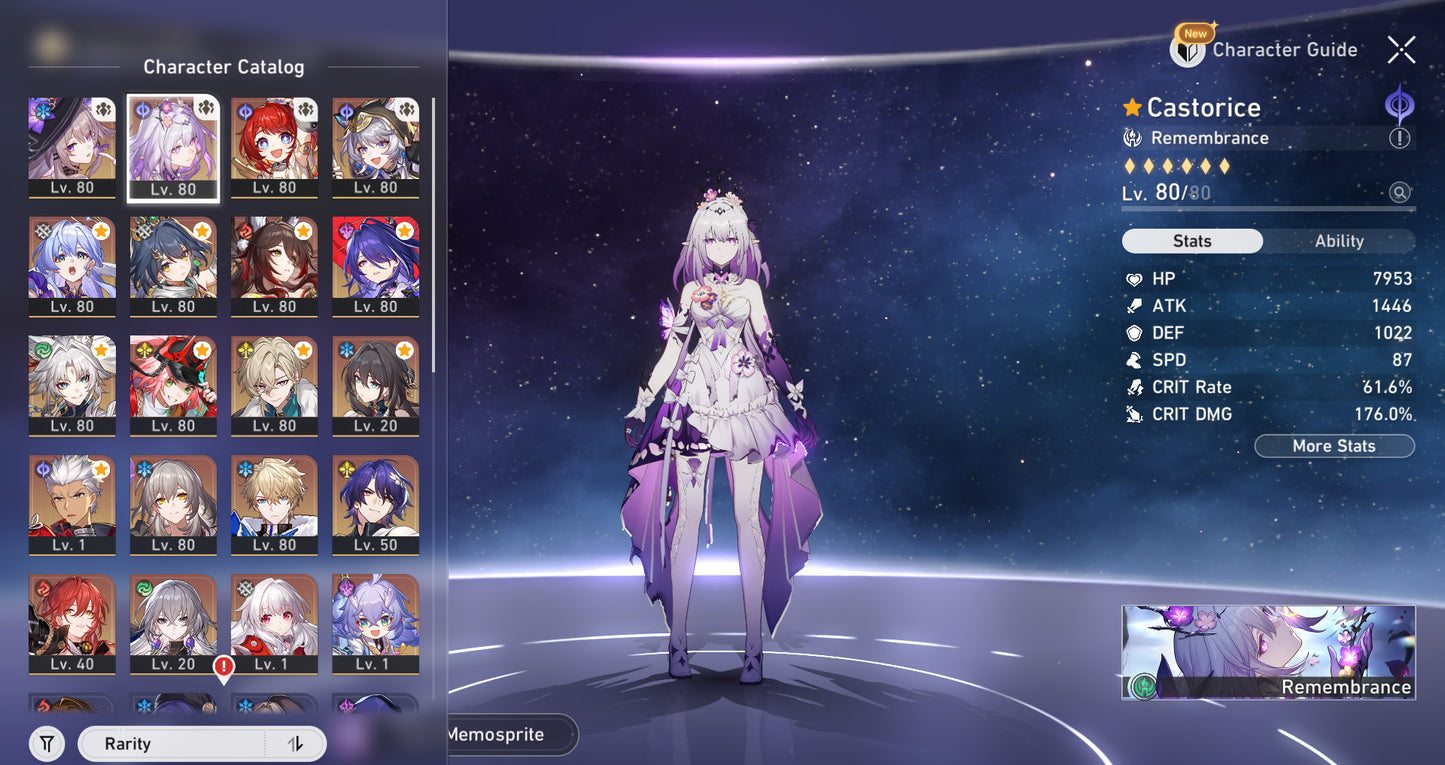Select the Lv. 40 red-haired character portrait
The image size is (1445, 765).
(x=72, y=623)
